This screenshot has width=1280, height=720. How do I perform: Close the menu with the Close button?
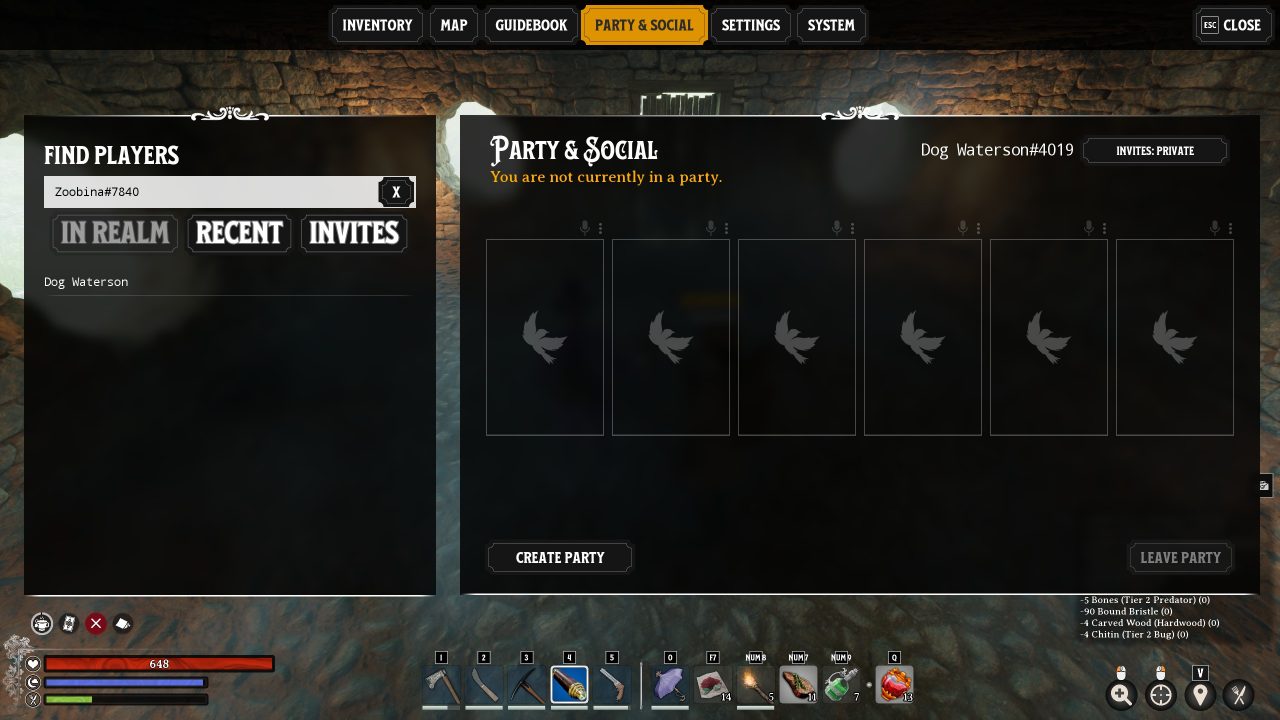(x=1232, y=25)
